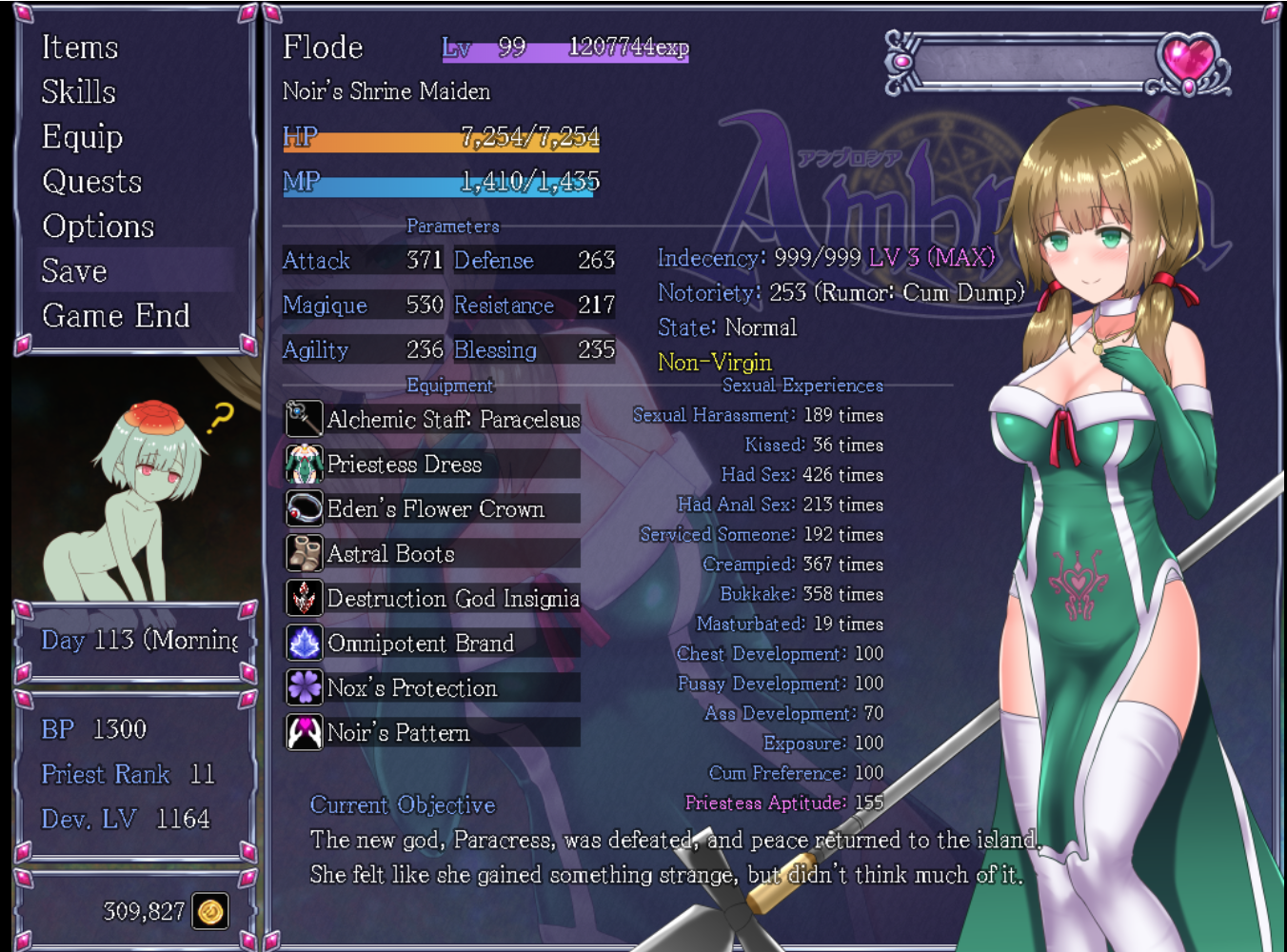The image size is (1287, 952).
Task: Click the Omnipotent Brand equipment slot
Action: coord(434,643)
